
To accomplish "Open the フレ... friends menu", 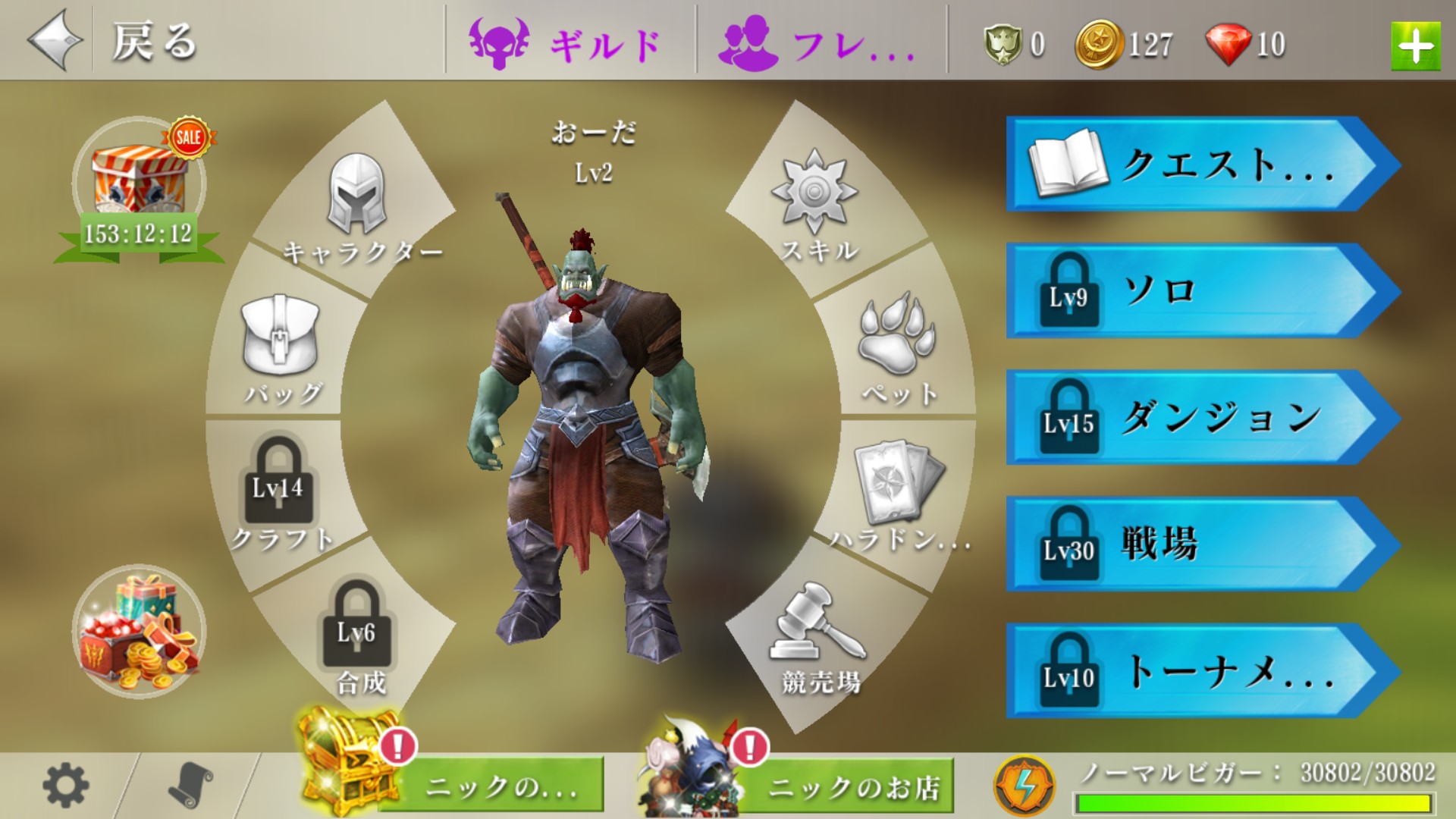I will [819, 42].
